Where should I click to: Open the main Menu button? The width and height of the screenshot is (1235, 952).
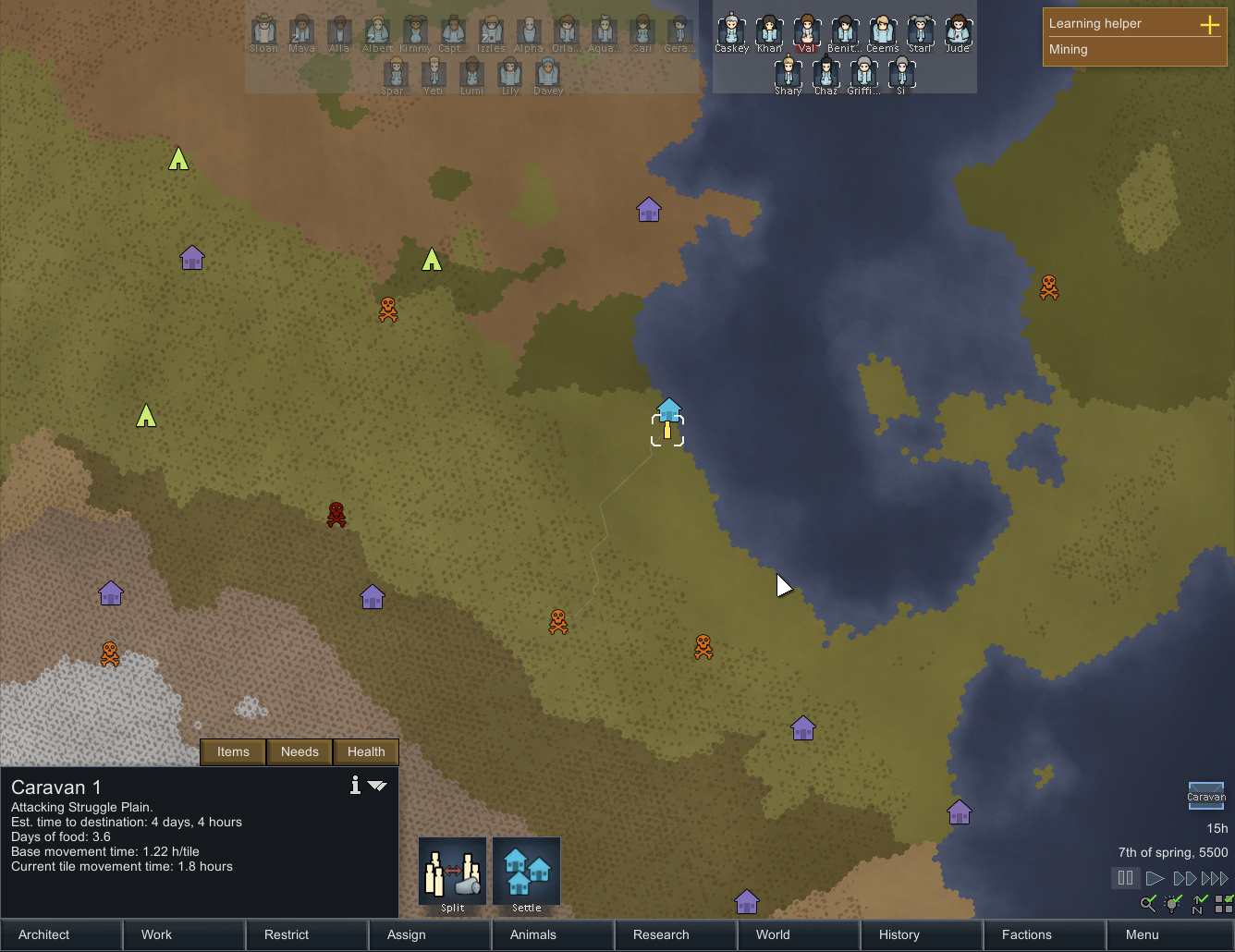coord(1168,934)
